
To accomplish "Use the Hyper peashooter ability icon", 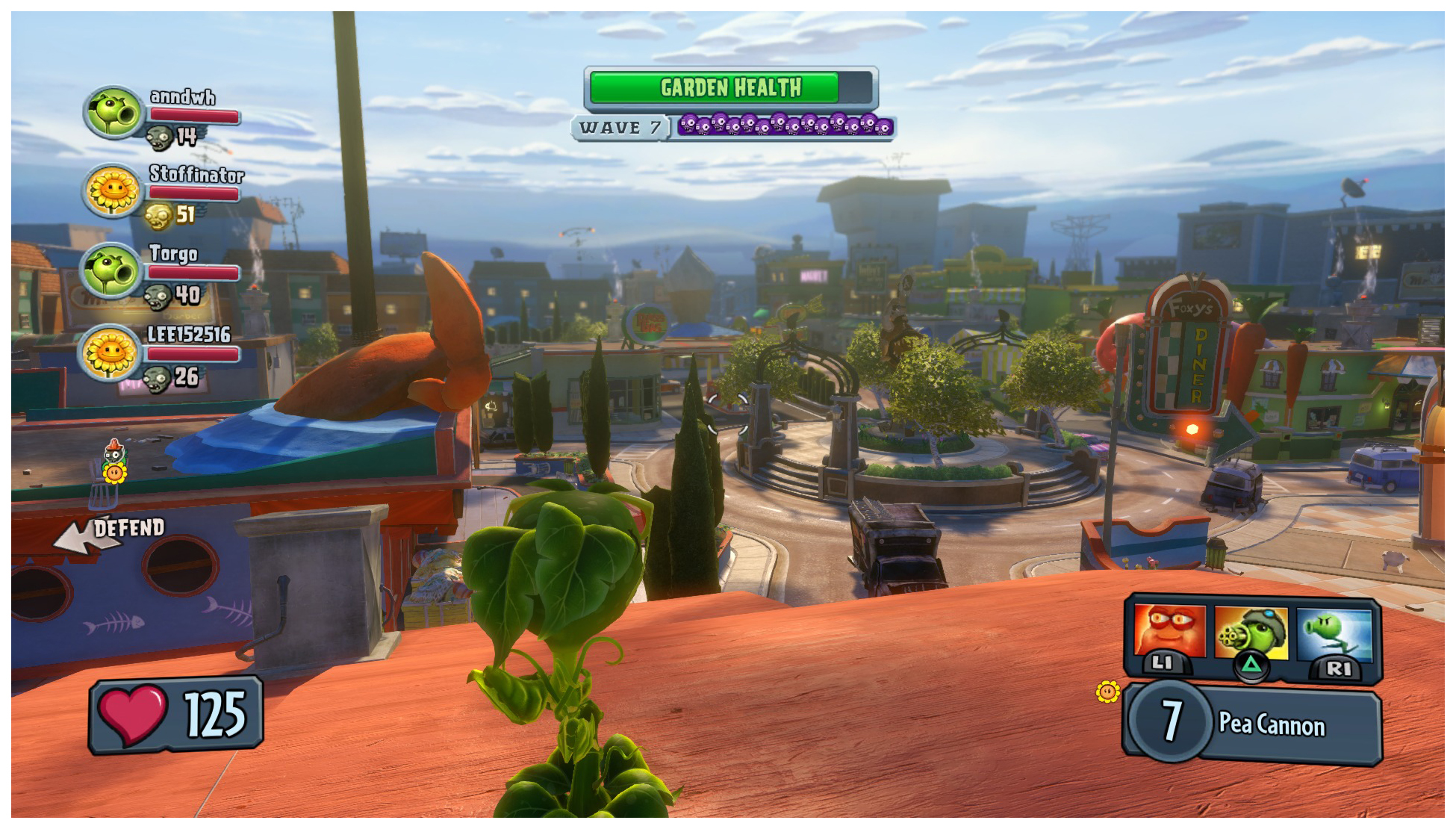I will (x=1334, y=633).
